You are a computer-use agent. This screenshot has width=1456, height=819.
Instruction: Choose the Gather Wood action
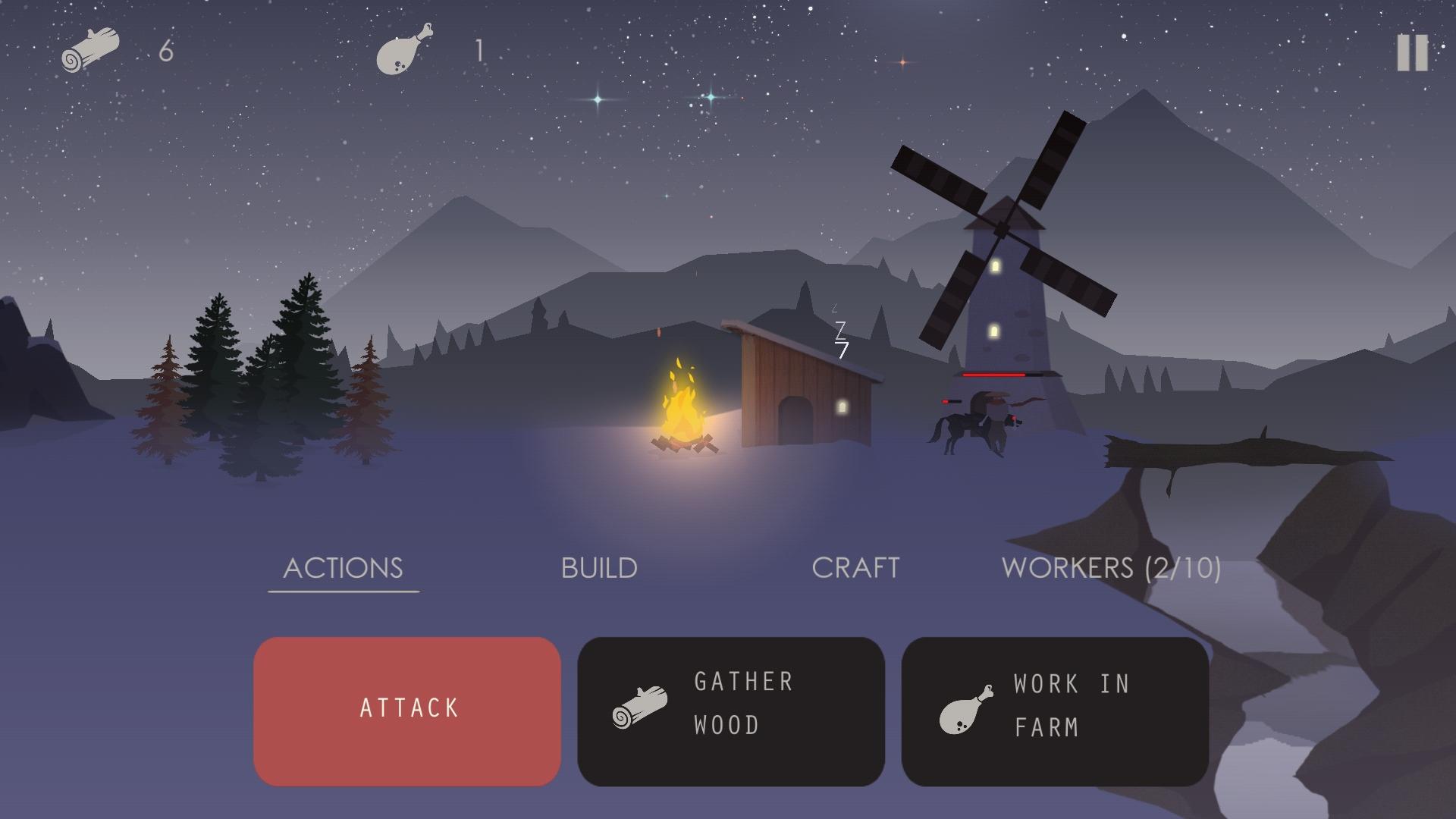pos(731,711)
